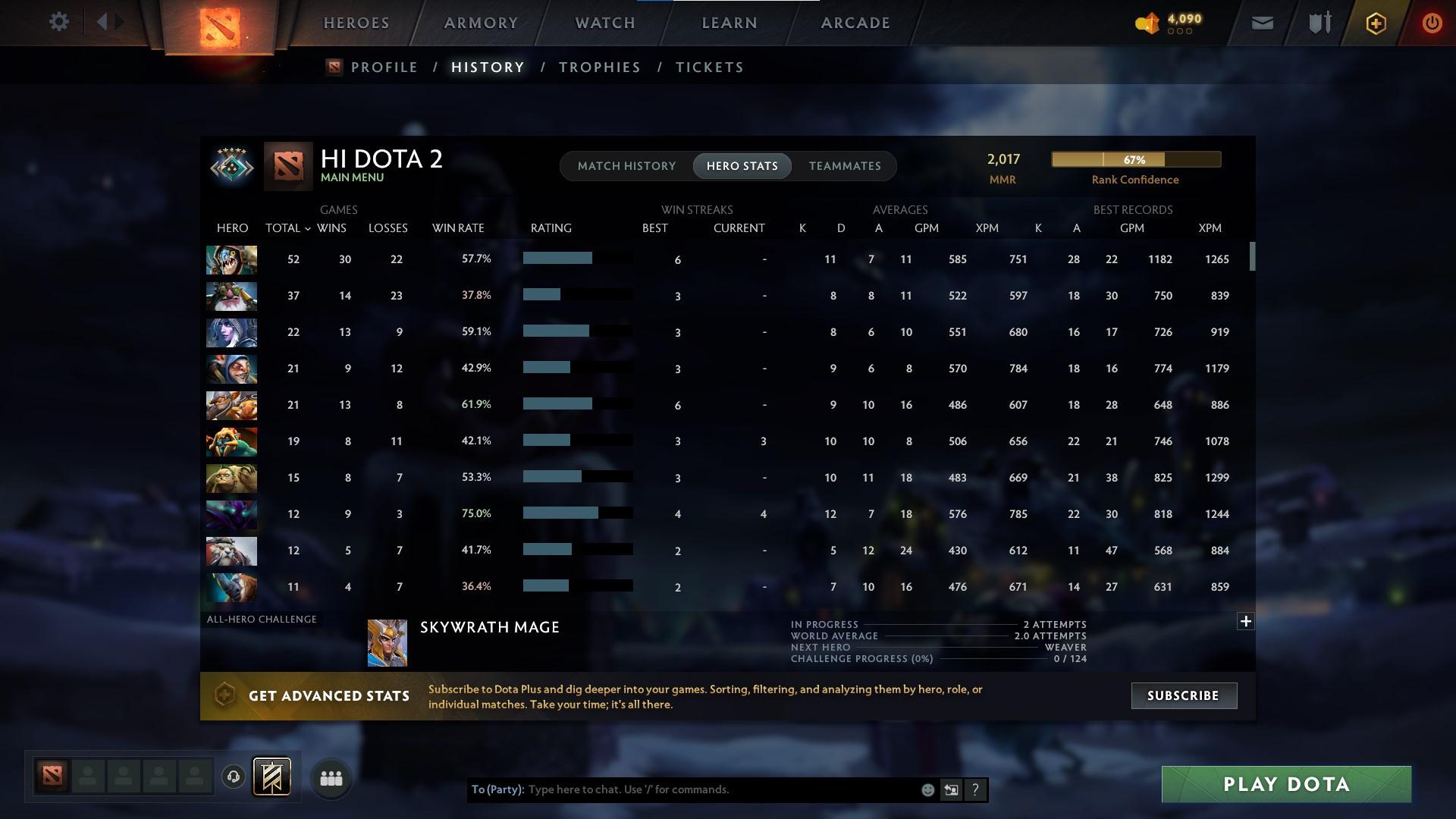This screenshot has height=819, width=1456.
Task: Select Pudge's hero portrait in the stats list
Action: (231, 259)
